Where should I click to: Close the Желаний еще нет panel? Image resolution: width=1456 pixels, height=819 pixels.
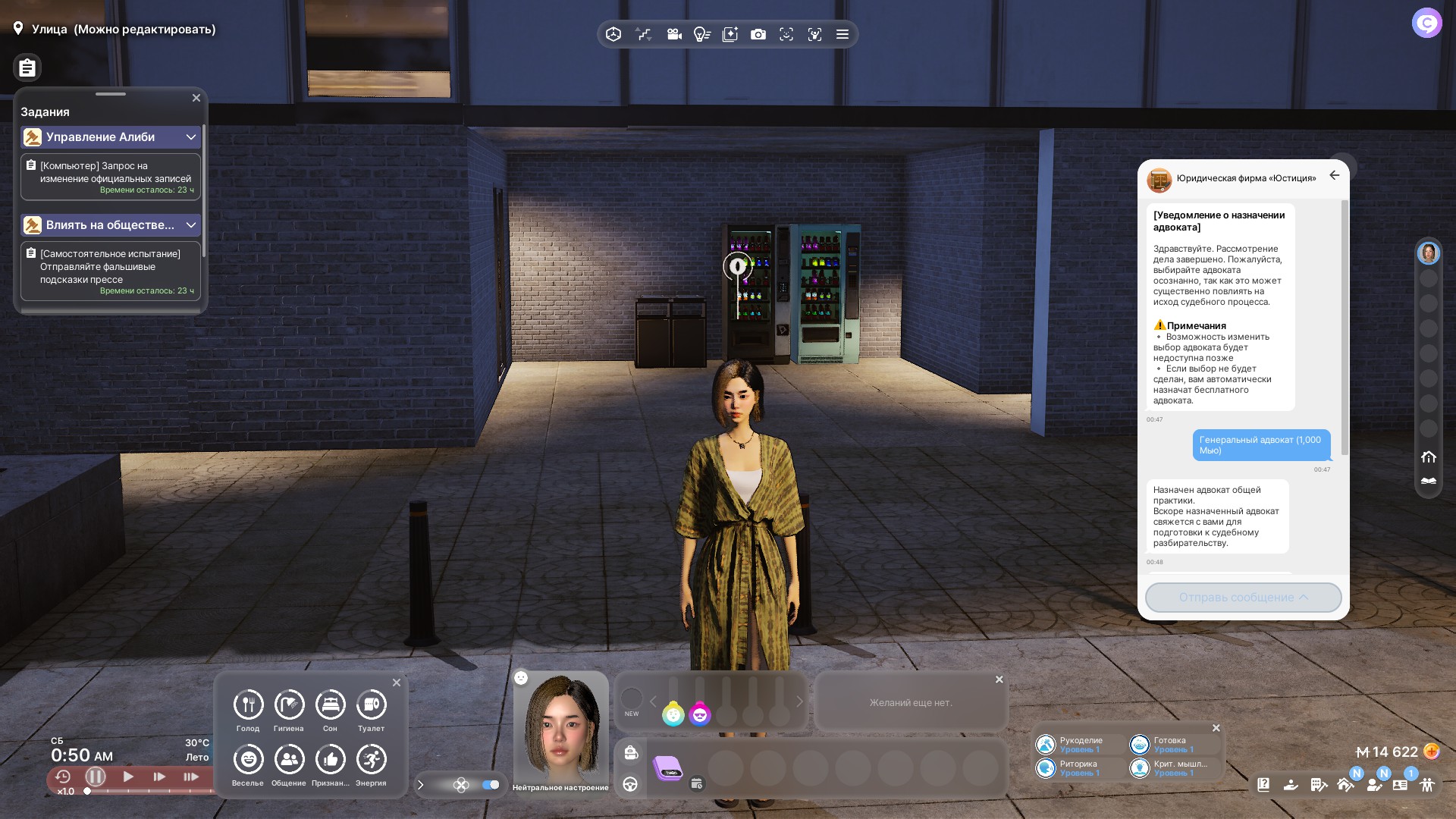pyautogui.click(x=999, y=679)
